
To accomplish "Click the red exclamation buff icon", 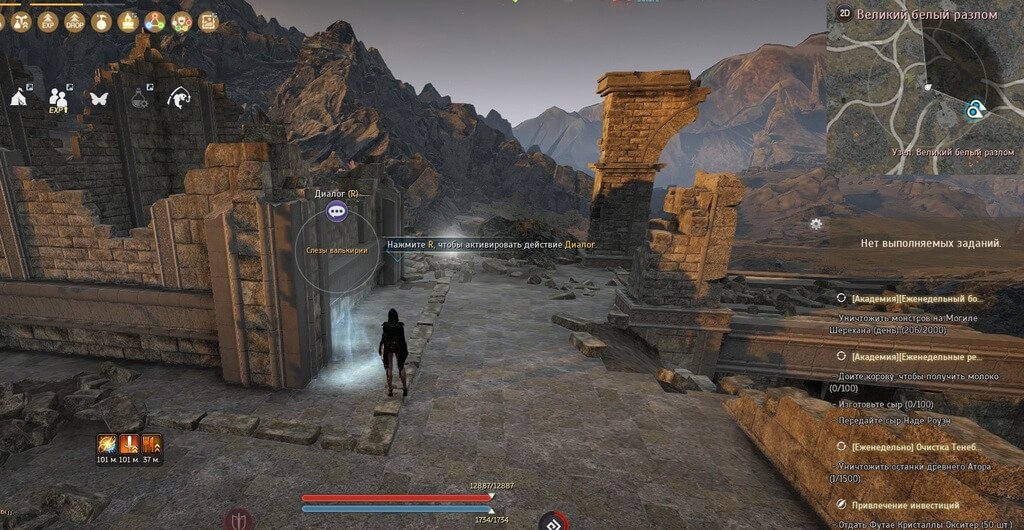I will (x=130, y=443).
